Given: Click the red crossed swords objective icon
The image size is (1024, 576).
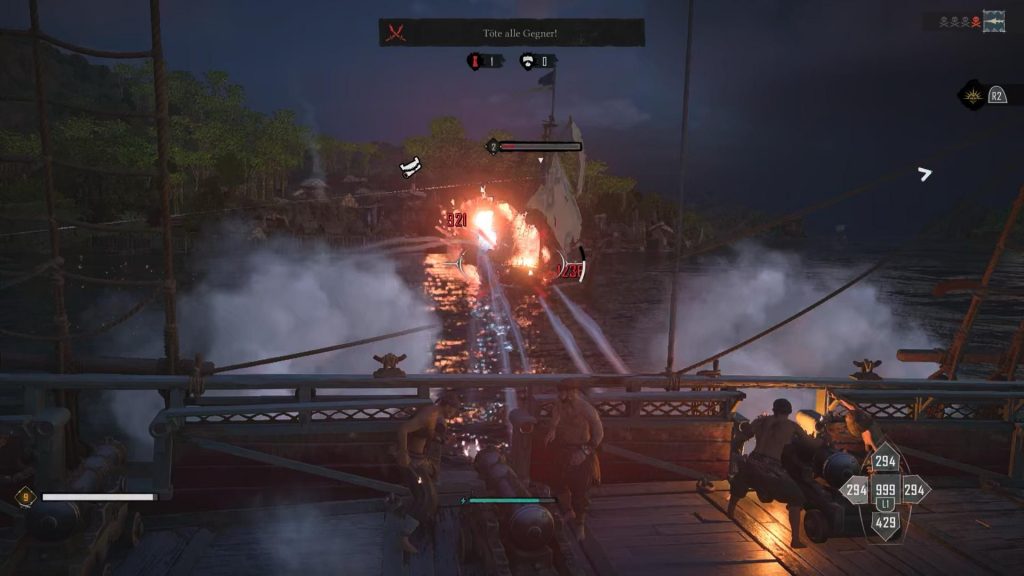Looking at the screenshot, I should (396, 33).
